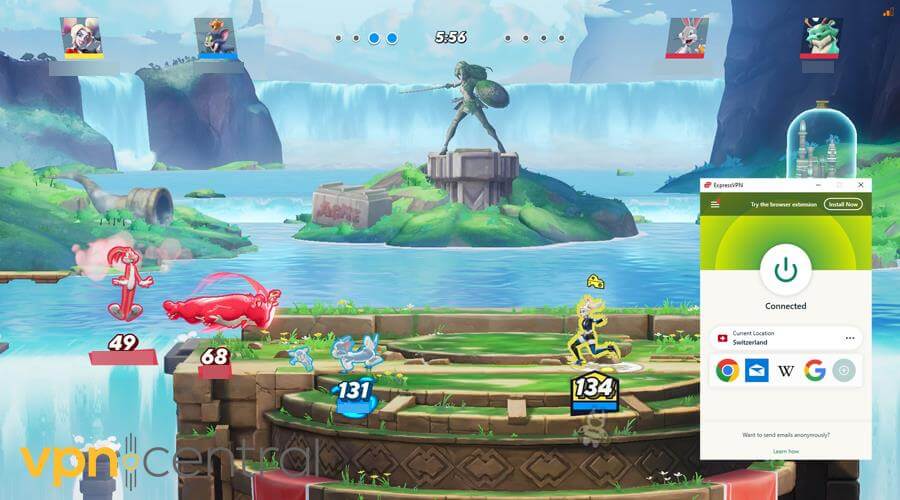Toggle the ExpressVPN power button
Image resolution: width=900 pixels, height=500 pixels.
coord(785,269)
